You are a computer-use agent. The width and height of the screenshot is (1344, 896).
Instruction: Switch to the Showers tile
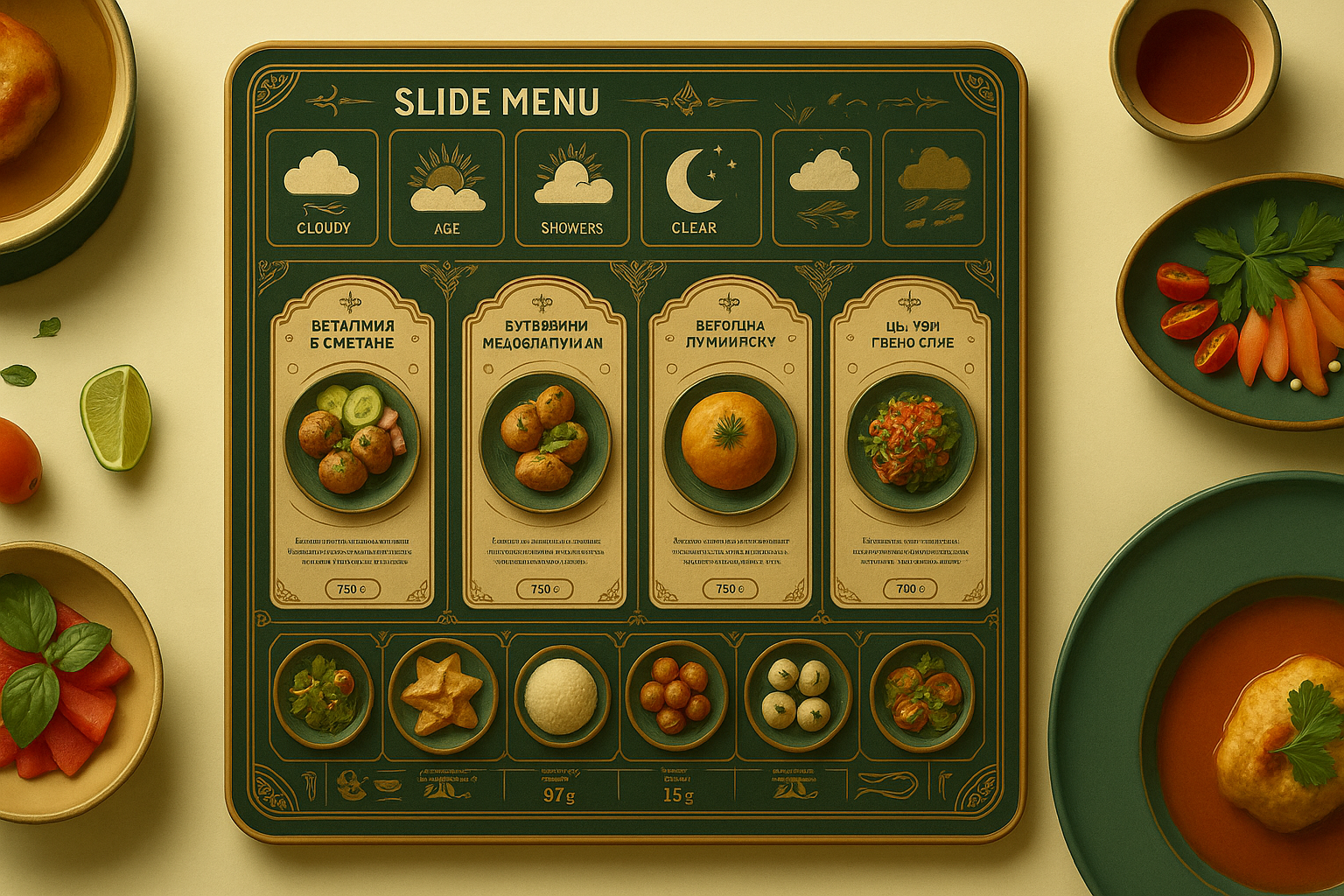[572, 187]
